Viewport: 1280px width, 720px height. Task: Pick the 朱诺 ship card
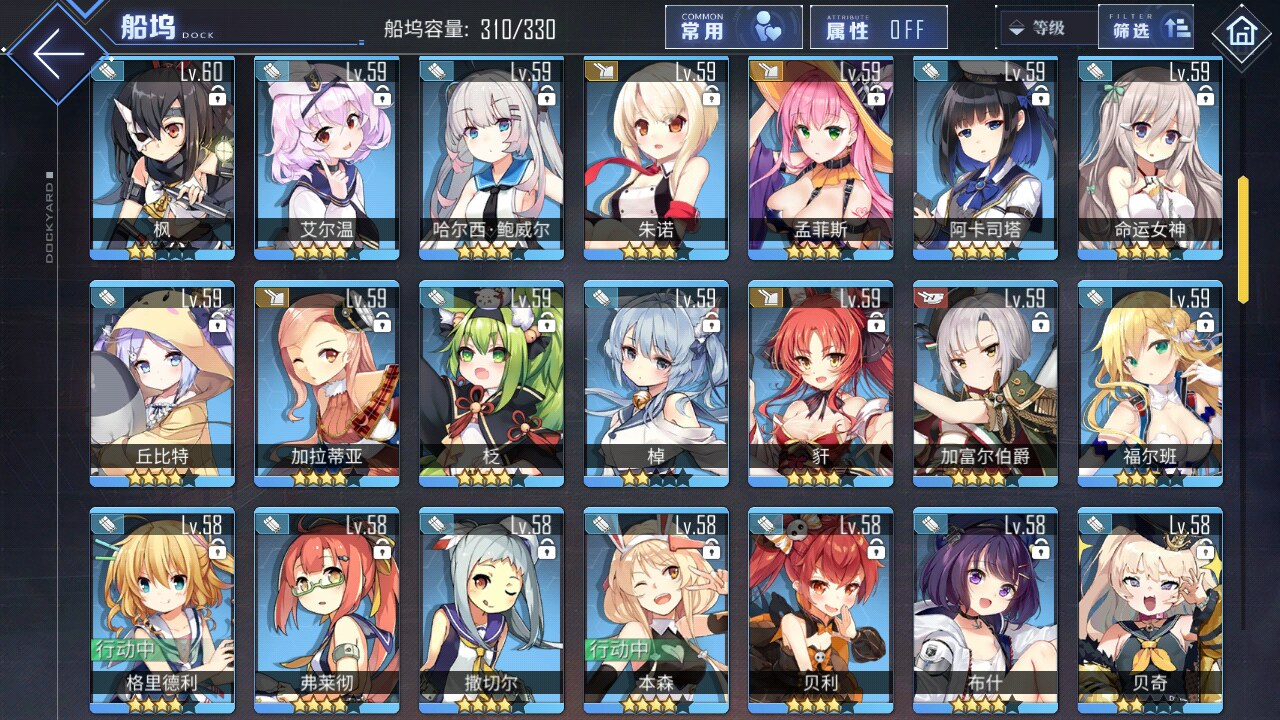tap(655, 158)
